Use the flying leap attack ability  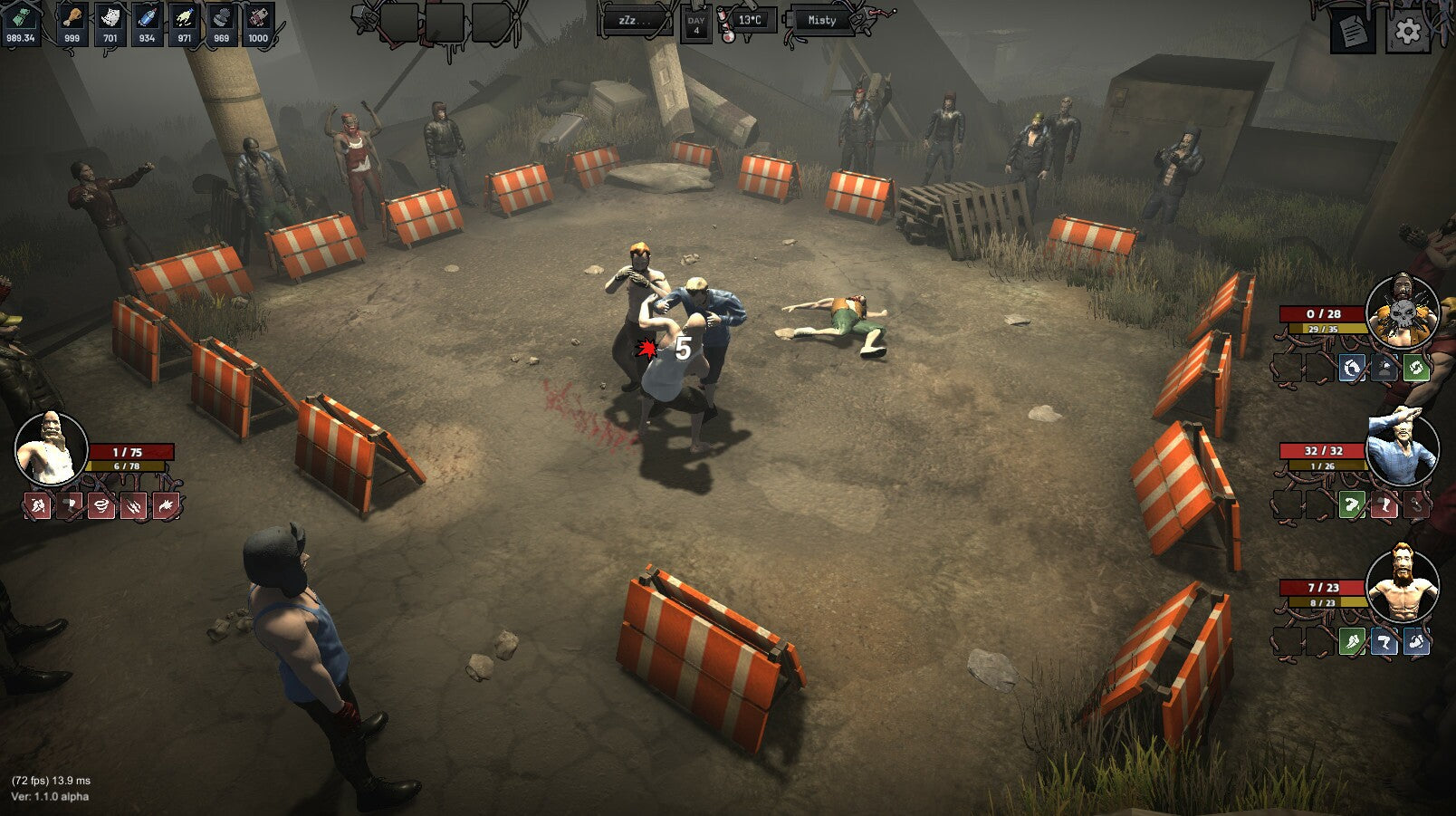point(166,506)
